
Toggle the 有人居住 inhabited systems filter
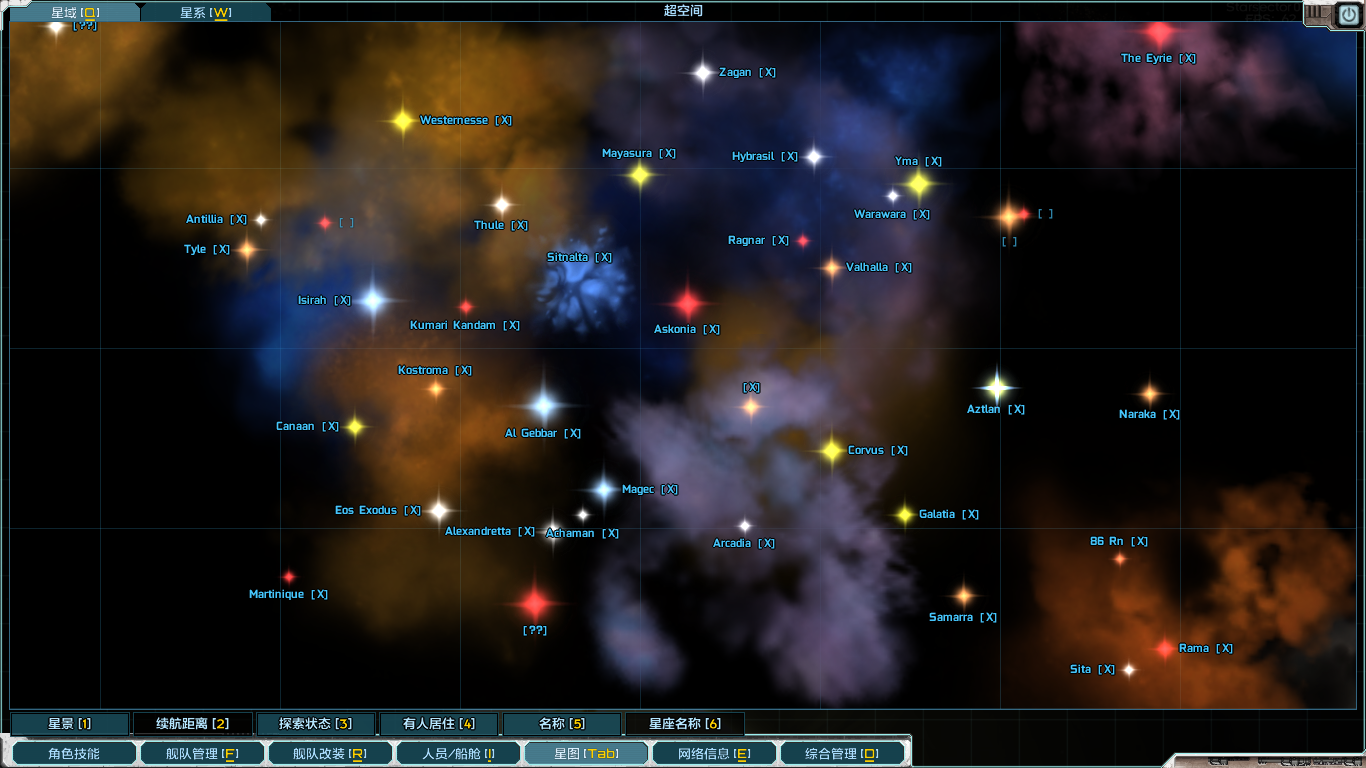click(439, 723)
